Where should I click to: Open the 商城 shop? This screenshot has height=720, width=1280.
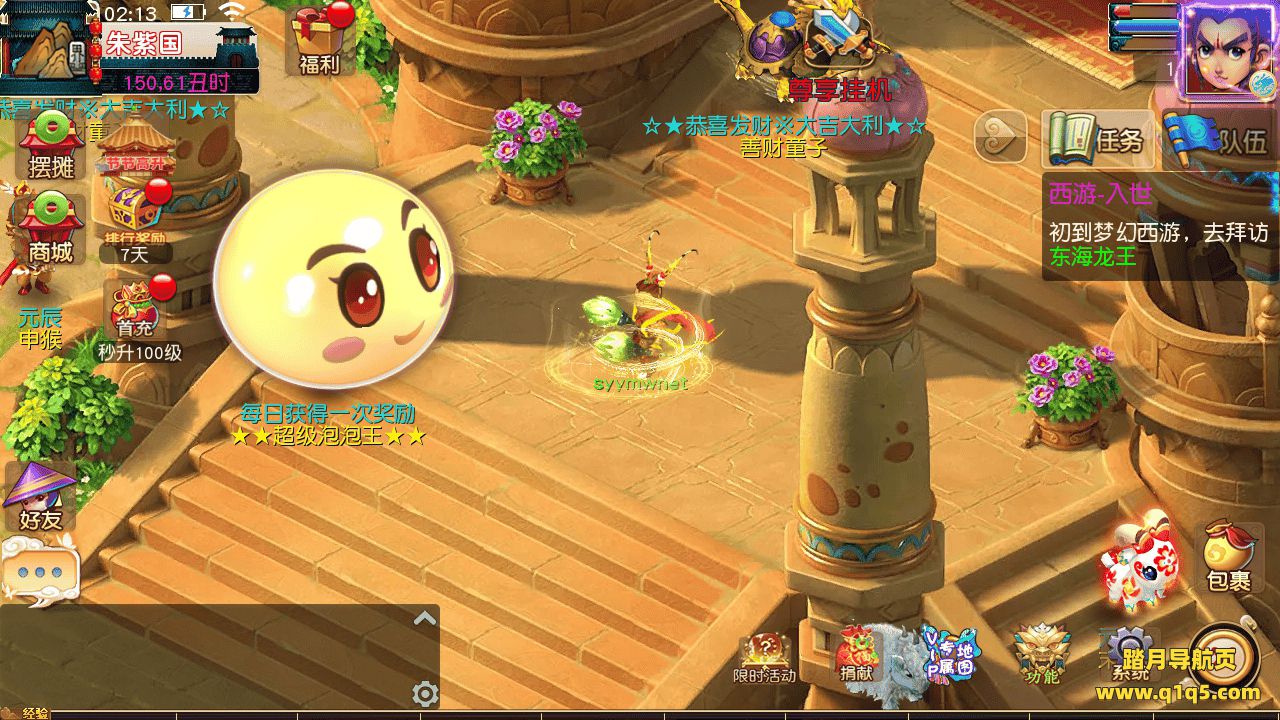coord(51,230)
